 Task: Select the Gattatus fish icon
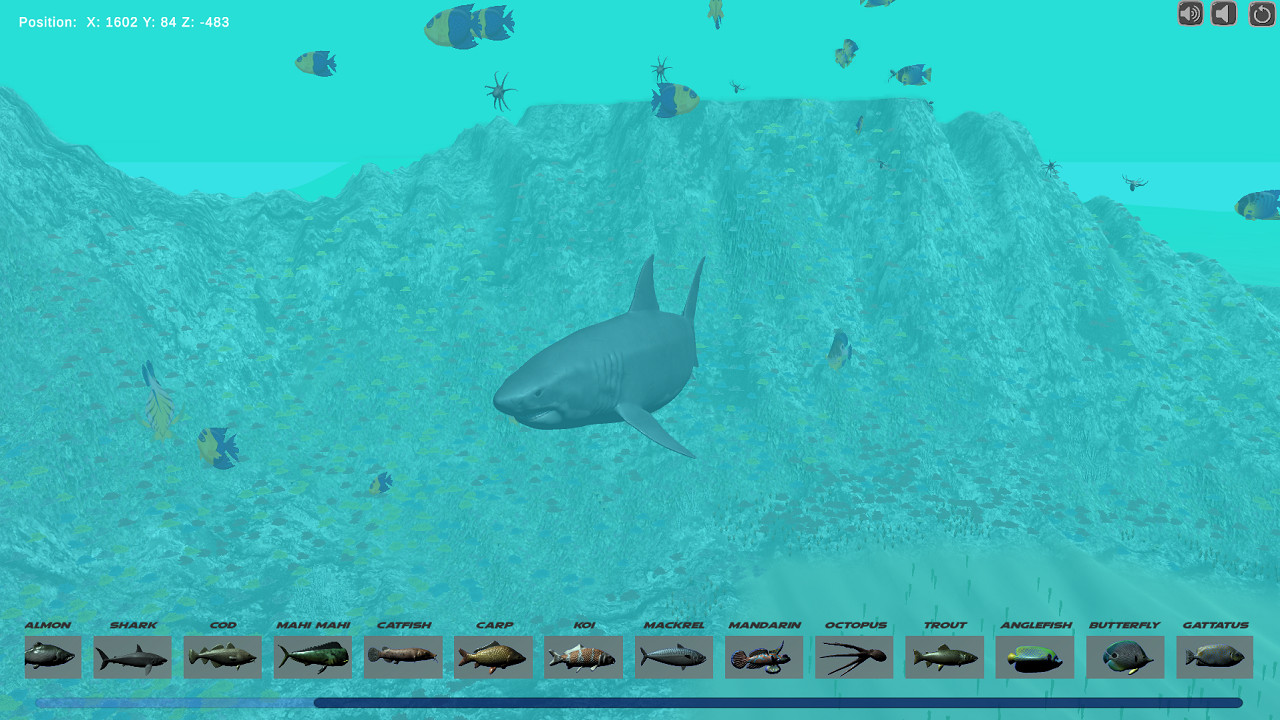(x=1214, y=657)
